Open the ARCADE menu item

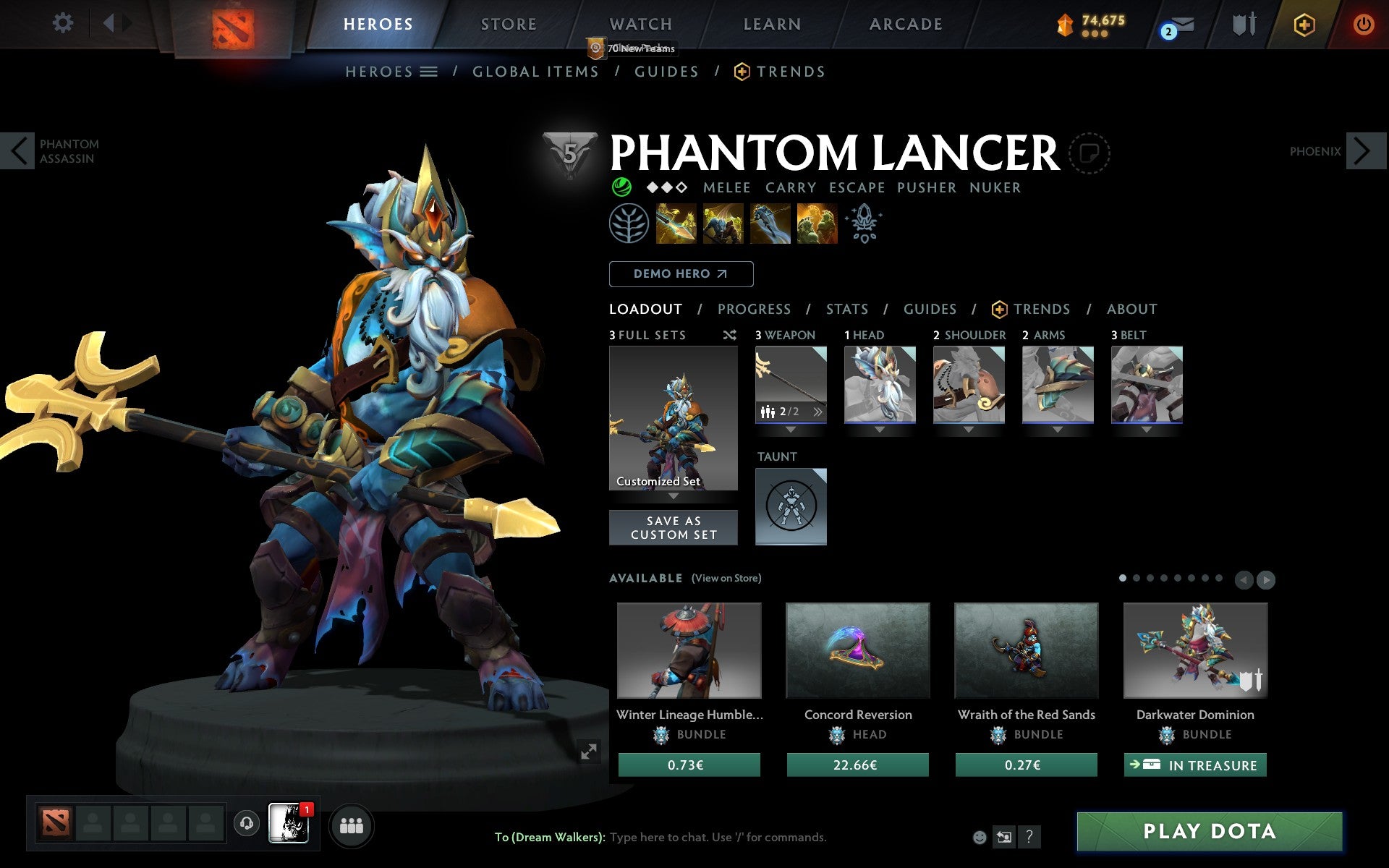(904, 23)
